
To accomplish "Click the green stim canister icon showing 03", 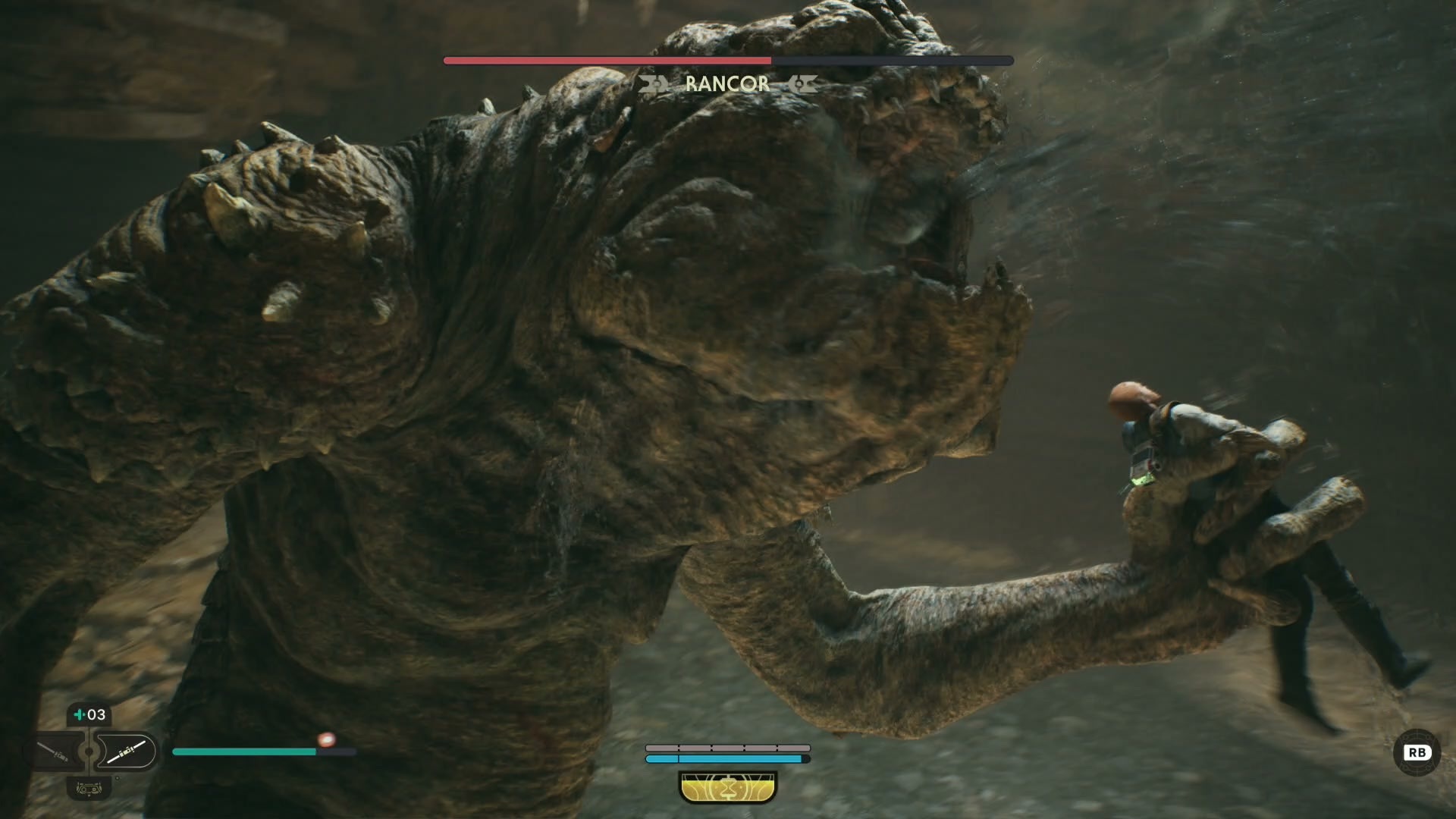I will pyautogui.click(x=89, y=714).
